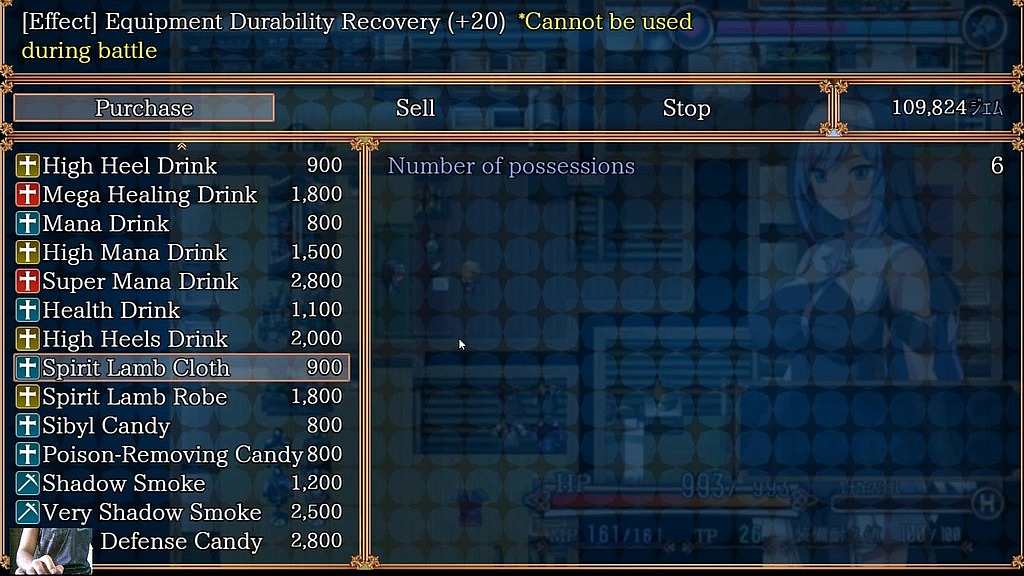
Task: Select Poison-Removing Candy
Action: pos(180,455)
